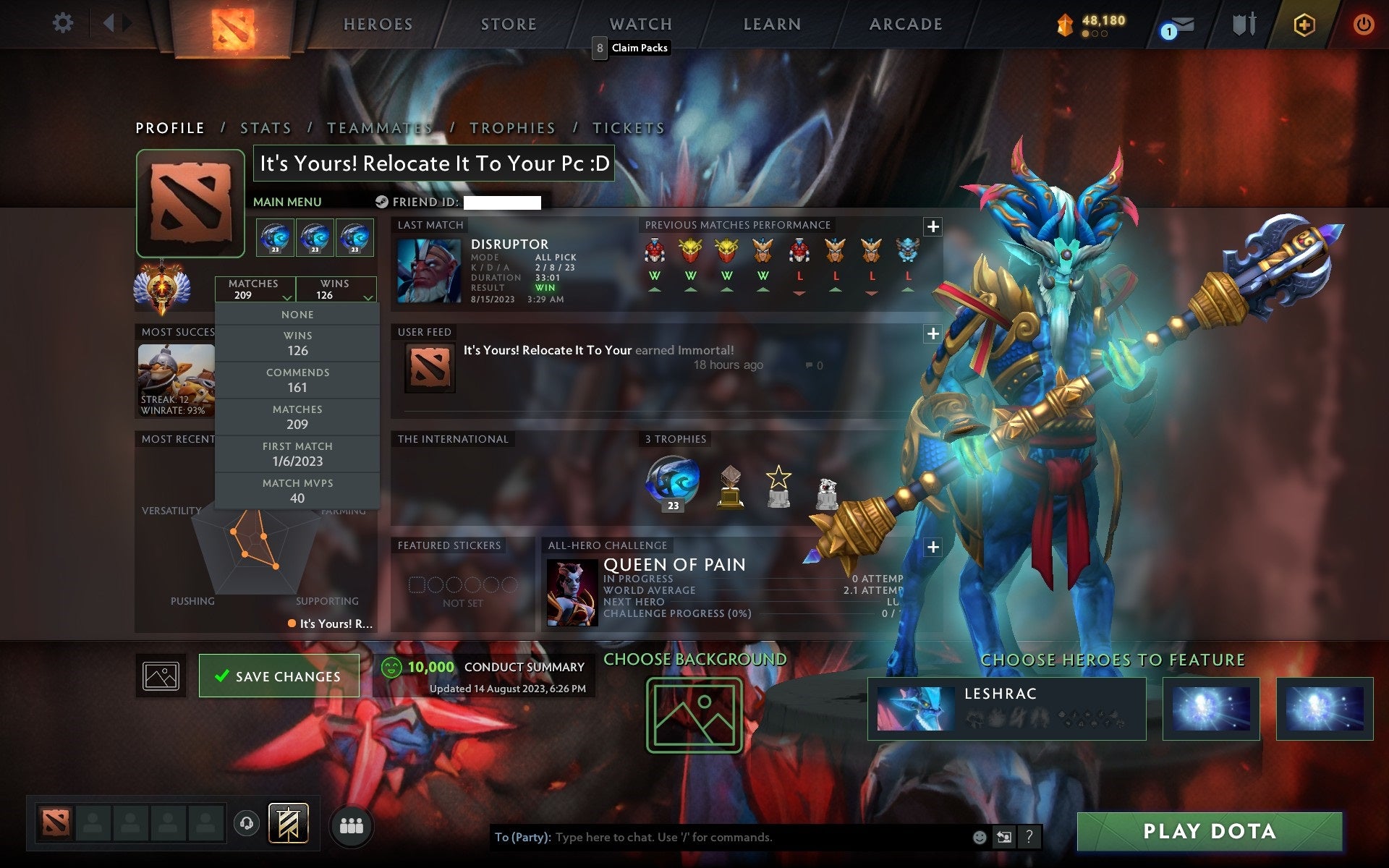Screen dimensions: 1389x868
Task: Open the armory shield and sword icon
Action: coord(1244,24)
